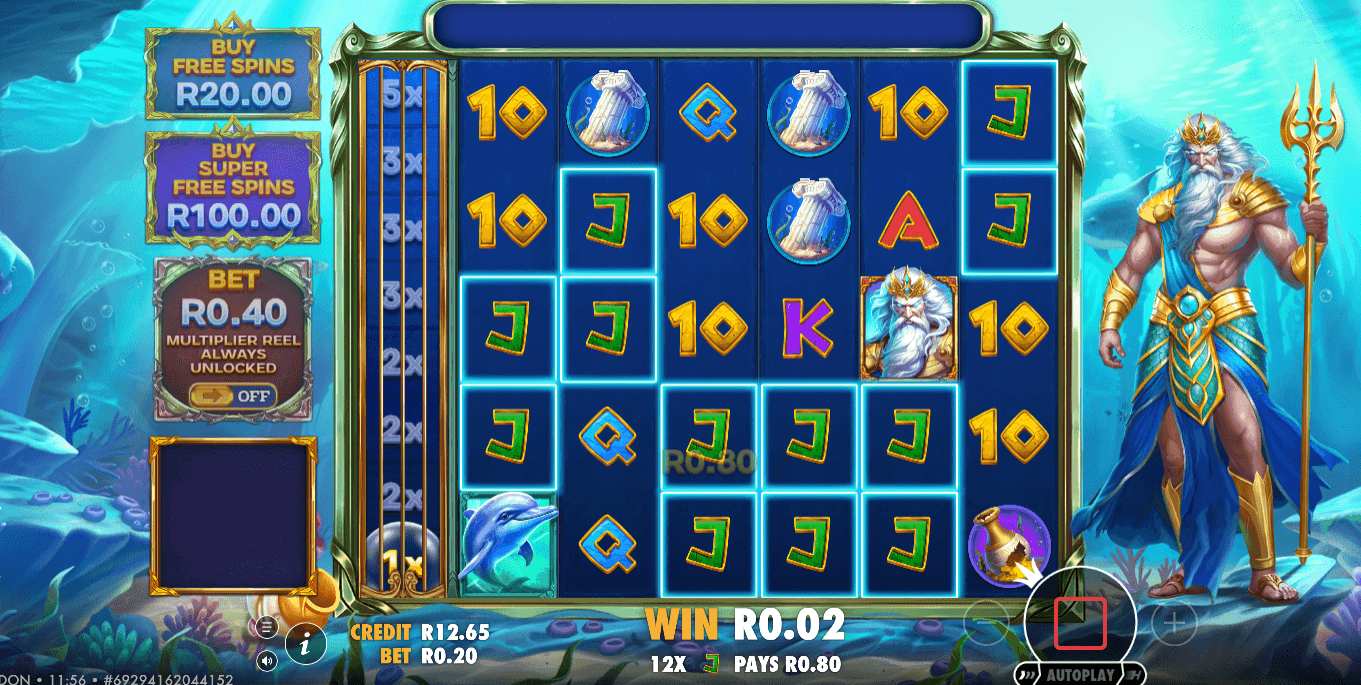The image size is (1361, 685).
Task: Open the hamburger menu icon
Action: (x=267, y=627)
